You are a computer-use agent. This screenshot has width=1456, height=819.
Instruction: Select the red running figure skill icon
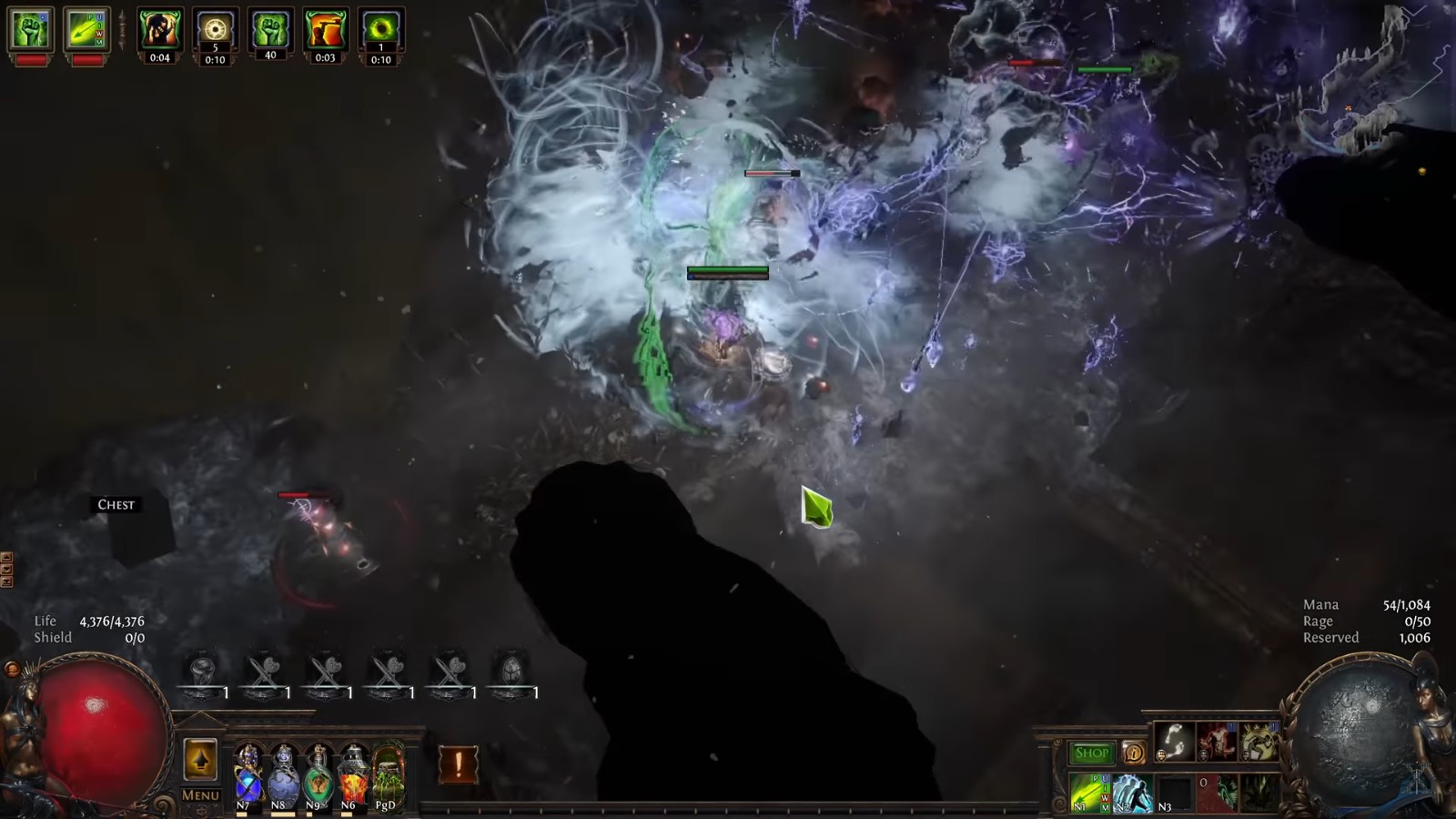[1216, 742]
